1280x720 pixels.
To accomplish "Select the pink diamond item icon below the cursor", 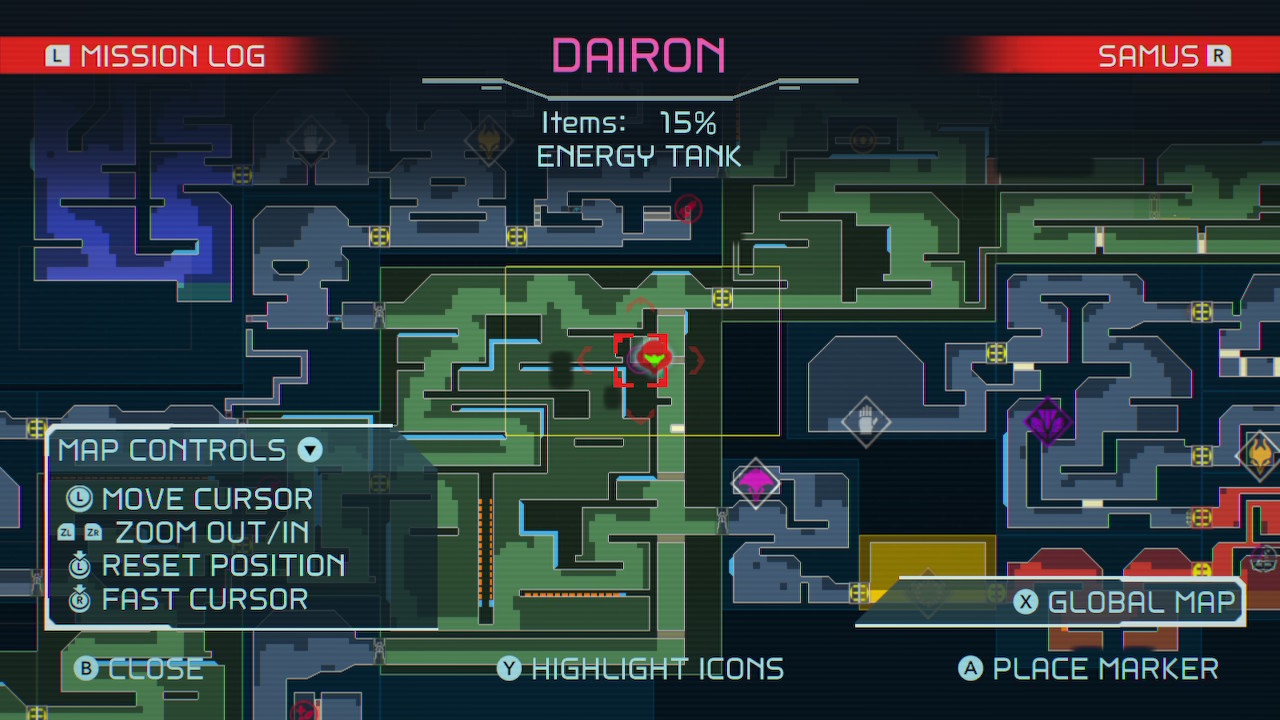I will coord(756,482).
